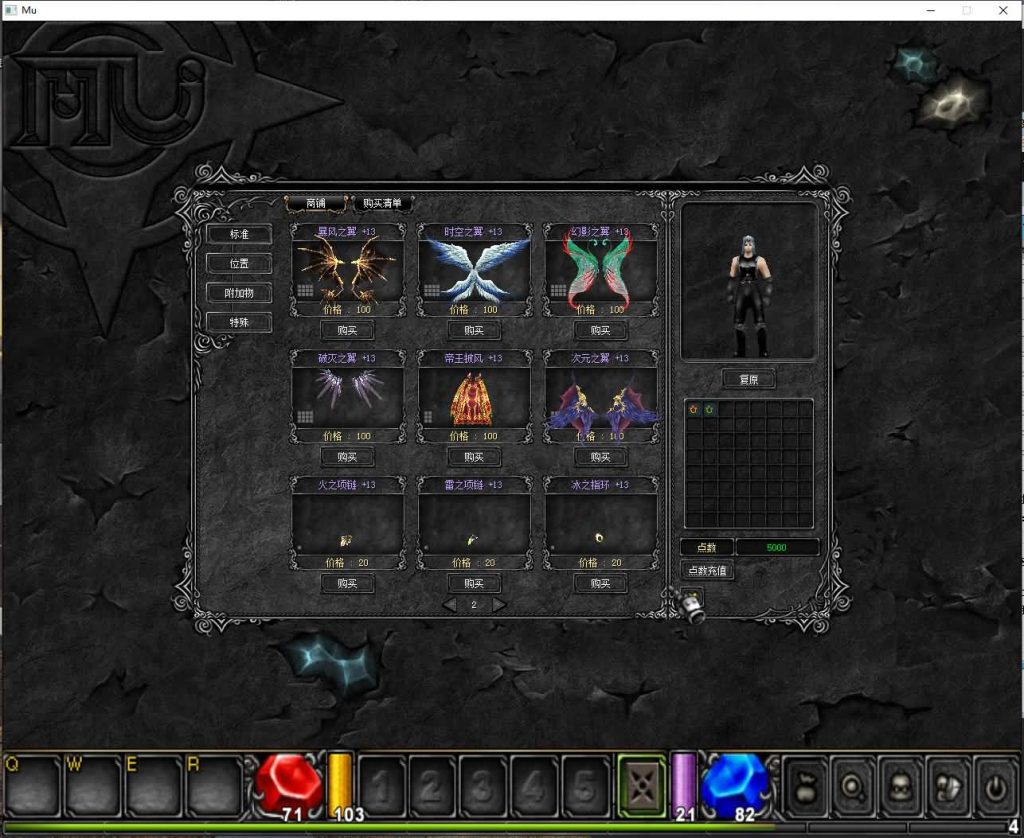Image resolution: width=1024 pixels, height=838 pixels.
Task: Buy the 帝王披风 cape
Action: [474, 457]
